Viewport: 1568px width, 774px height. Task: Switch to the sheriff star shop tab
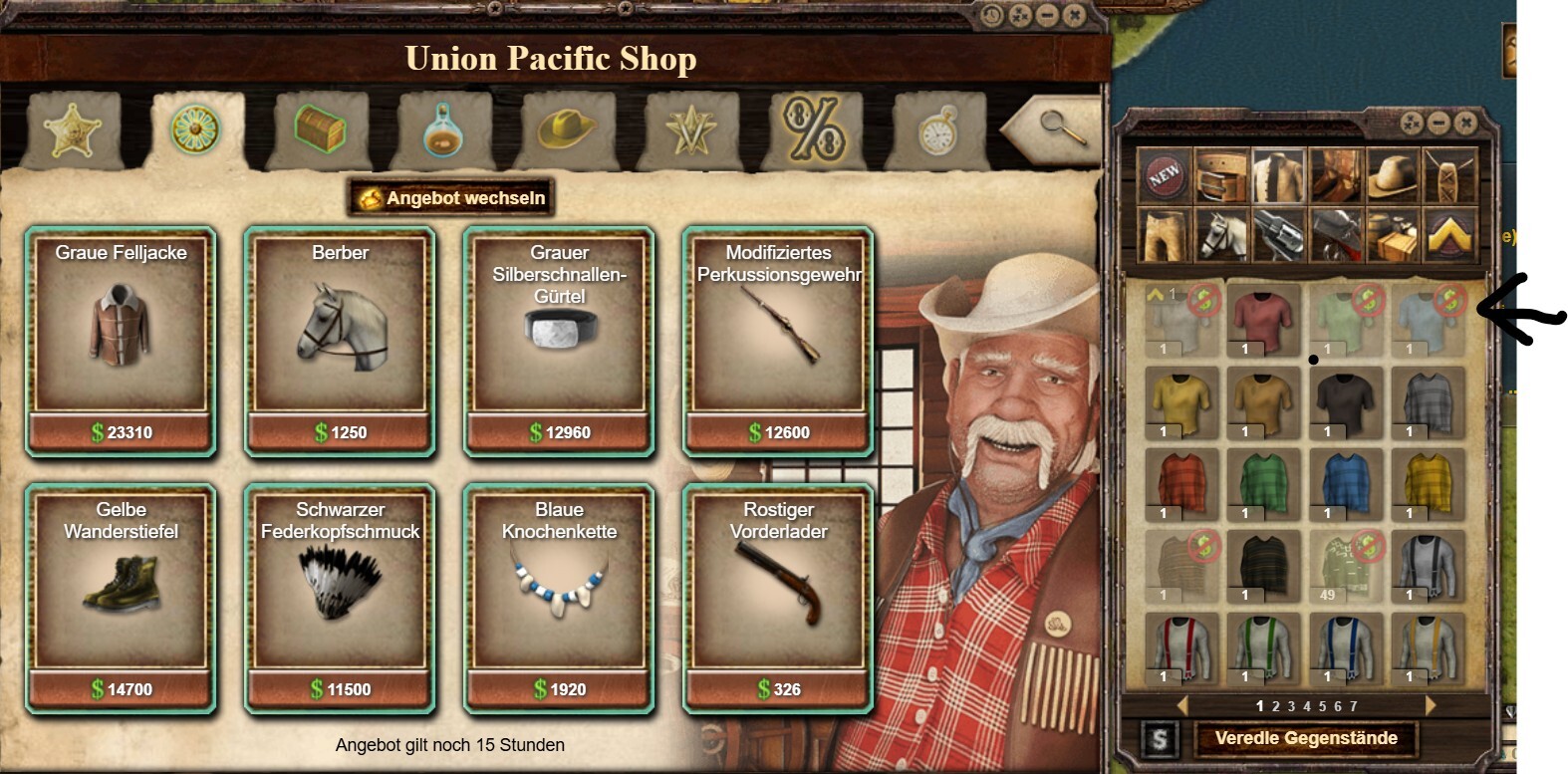(x=71, y=130)
